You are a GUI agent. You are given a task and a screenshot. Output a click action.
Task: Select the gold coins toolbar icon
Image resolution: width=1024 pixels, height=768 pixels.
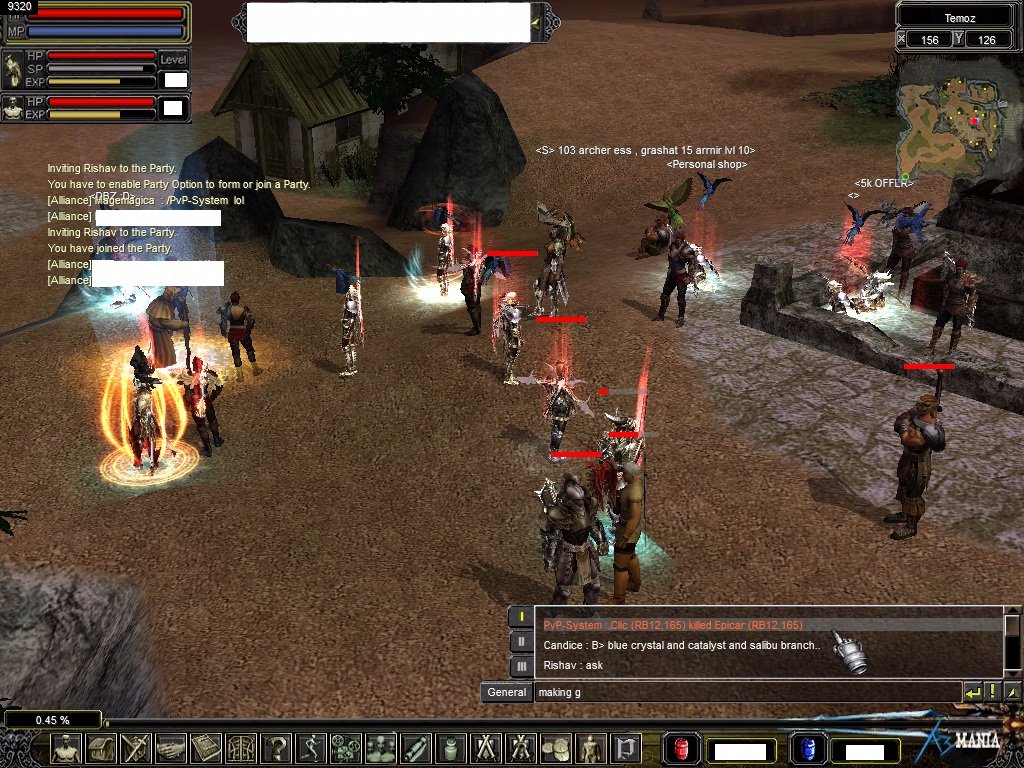[556, 748]
